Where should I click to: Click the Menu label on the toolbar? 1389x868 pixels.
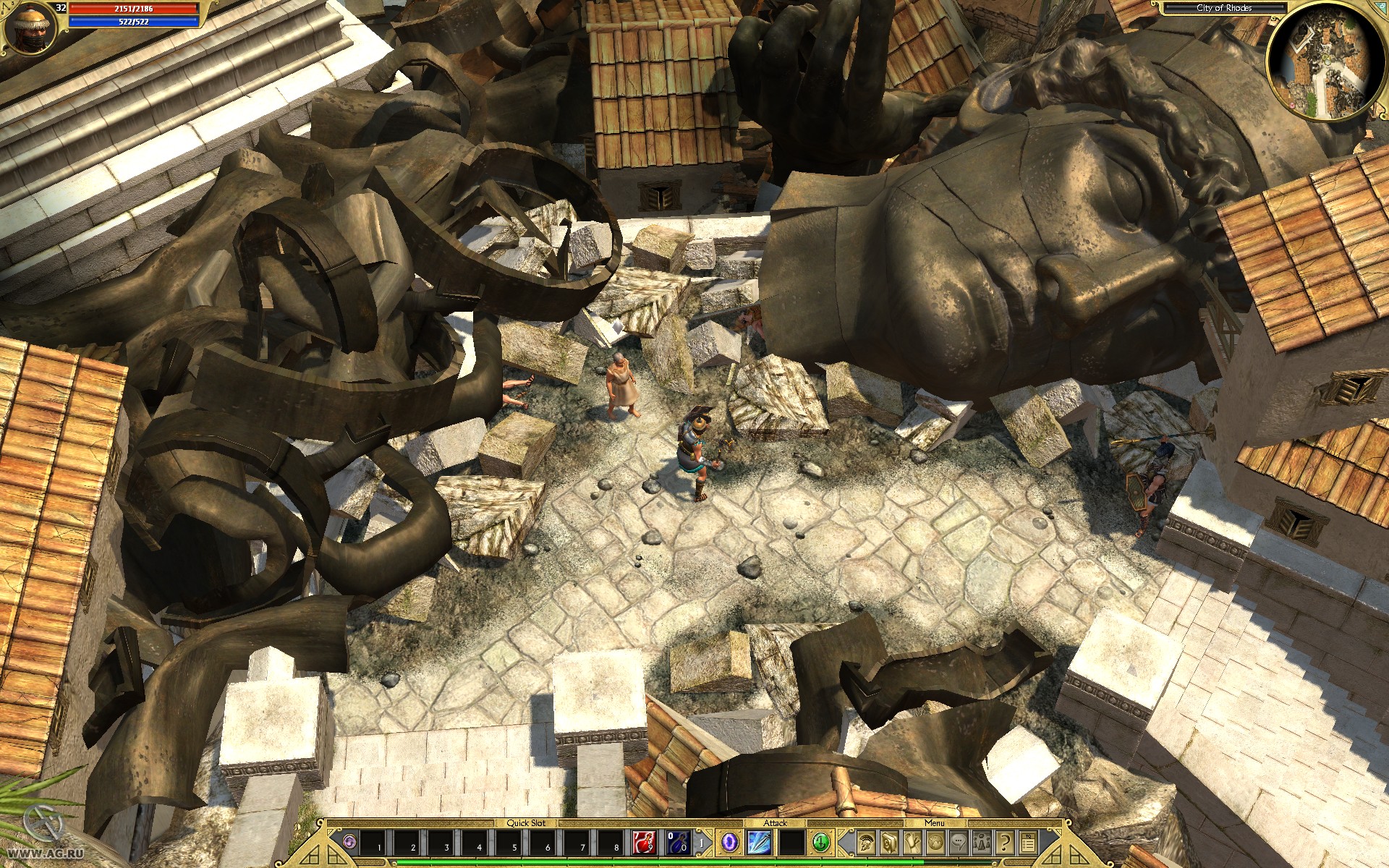pyautogui.click(x=933, y=823)
